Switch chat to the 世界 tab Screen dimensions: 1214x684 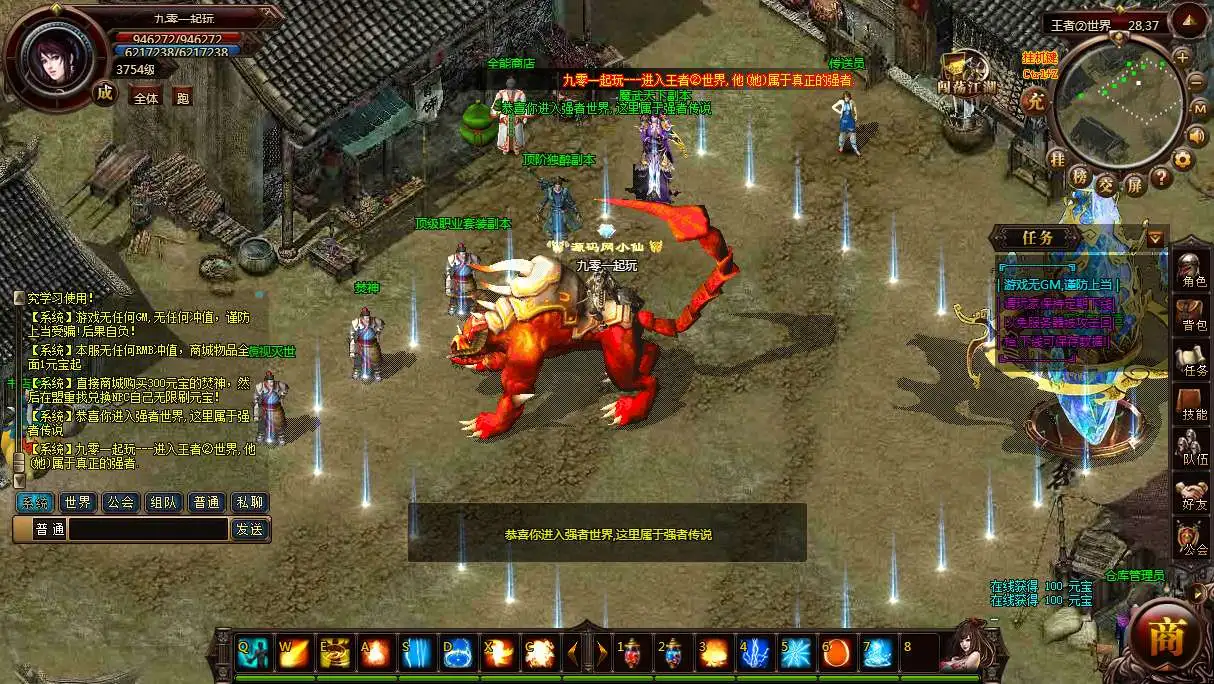click(78, 502)
